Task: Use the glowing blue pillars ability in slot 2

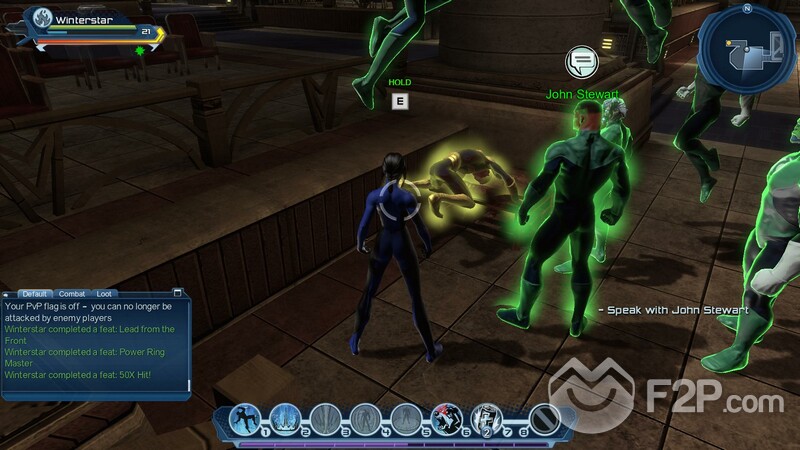Action: click(286, 418)
